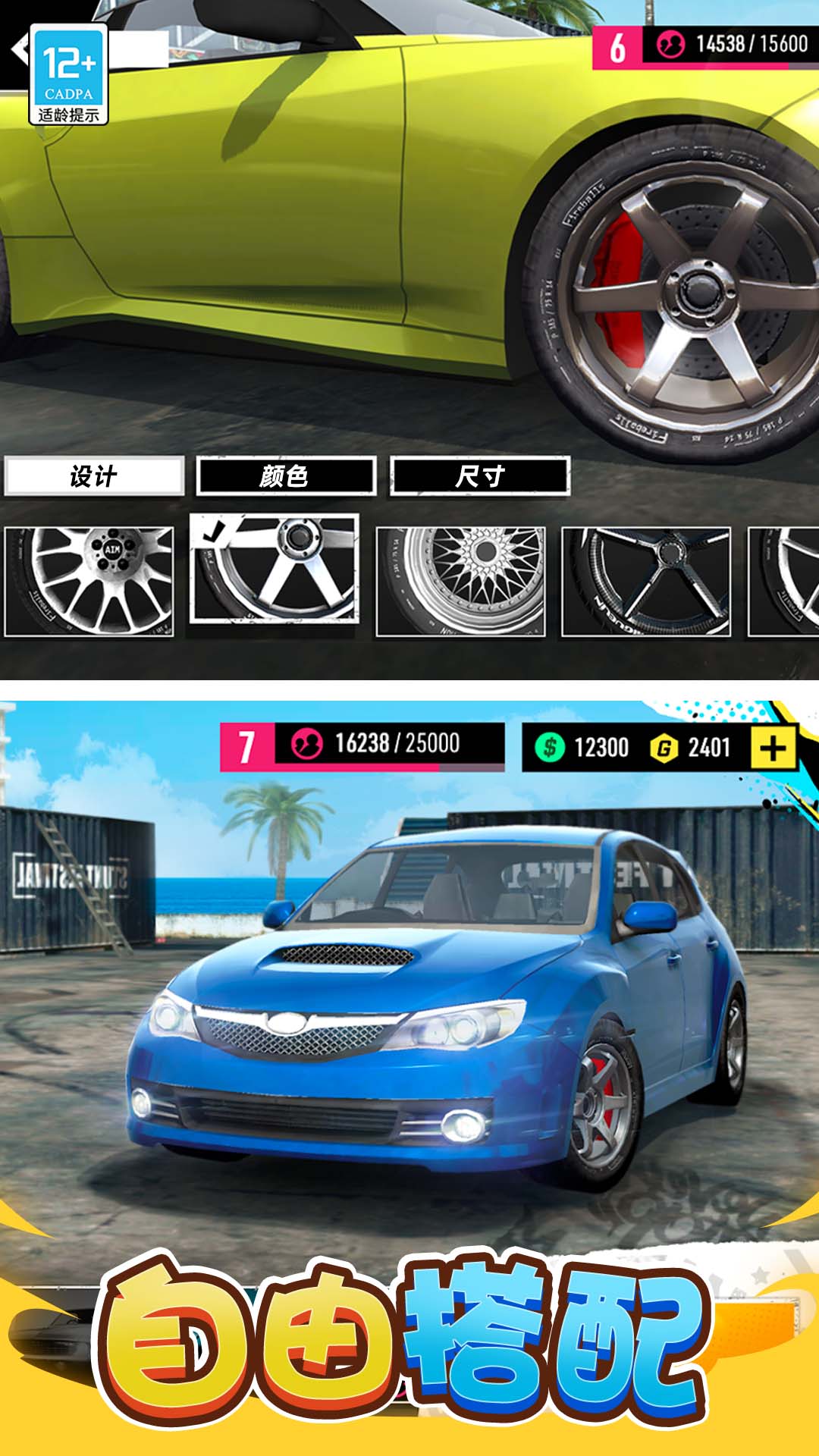Tap the yellow plus currency button
The height and width of the screenshot is (1456, 819).
pos(773,748)
